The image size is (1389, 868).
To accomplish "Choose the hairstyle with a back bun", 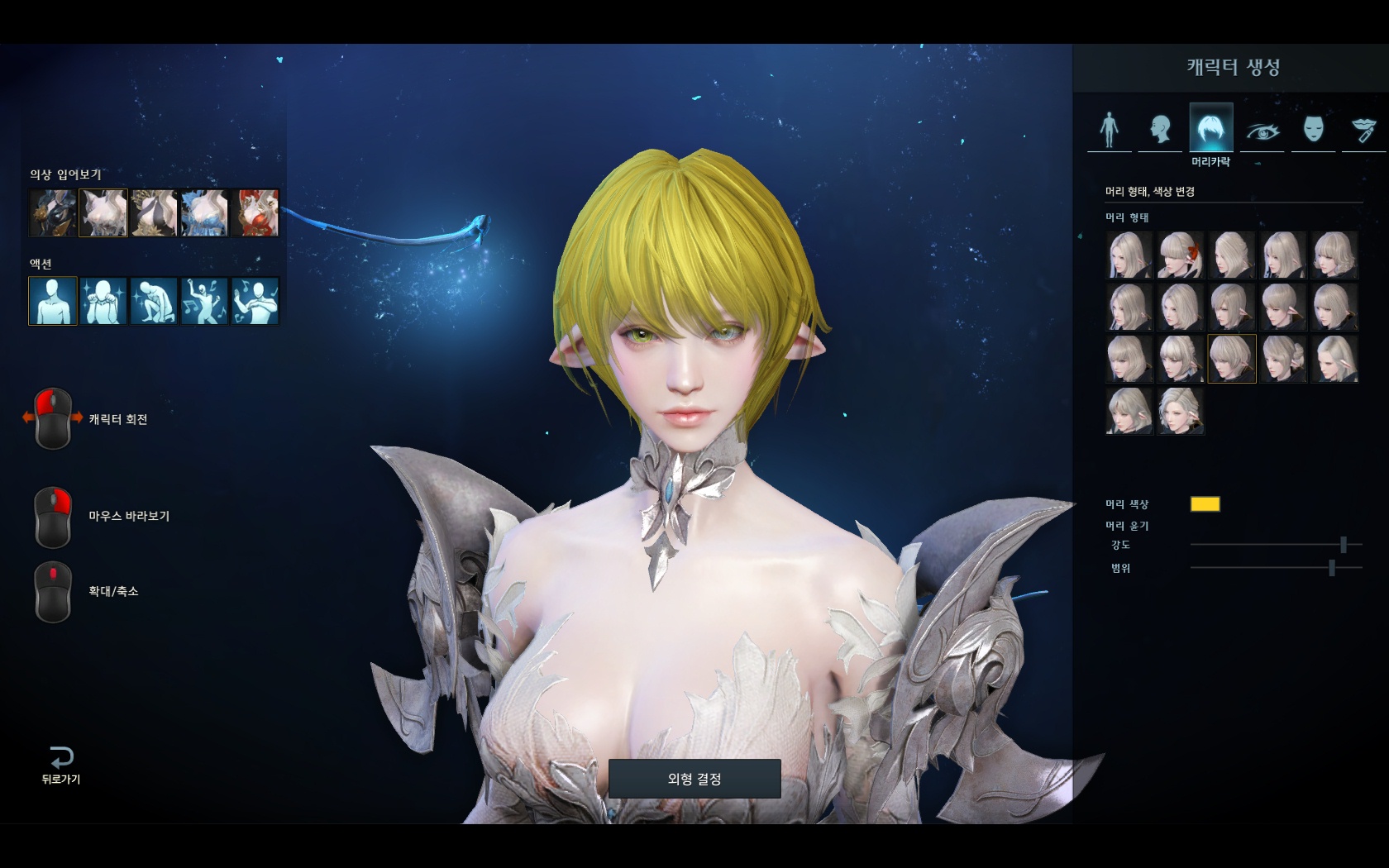I will coord(1282,359).
